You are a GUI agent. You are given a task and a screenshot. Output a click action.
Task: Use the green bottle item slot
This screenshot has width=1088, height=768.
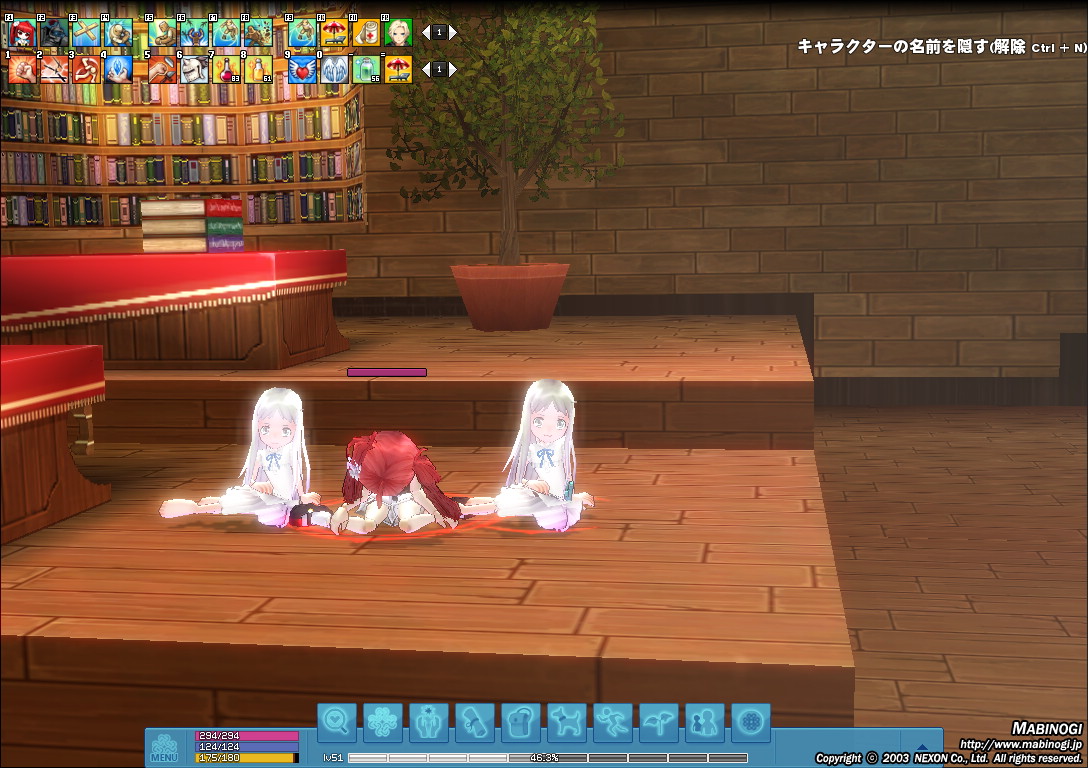(x=366, y=69)
